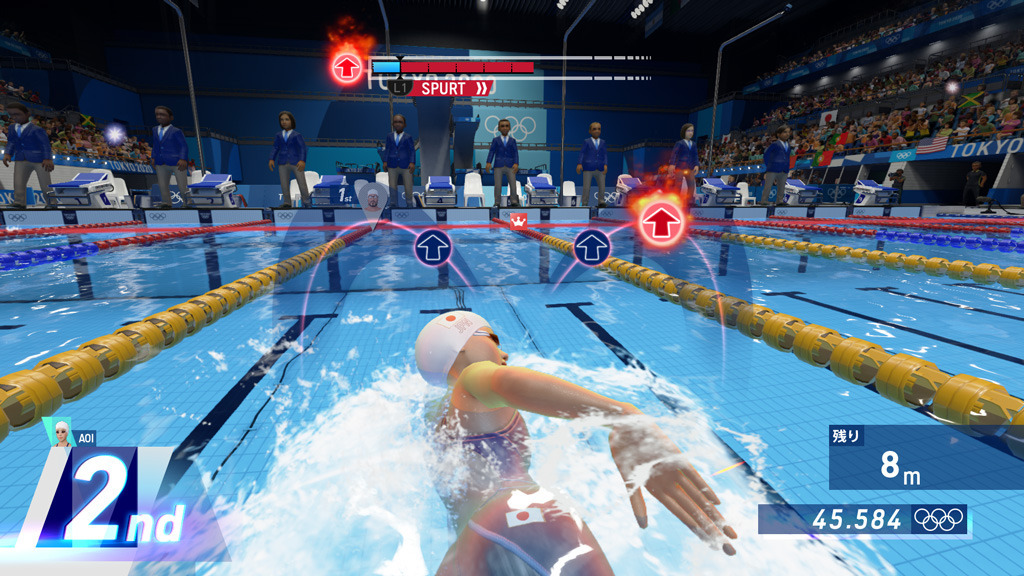Image resolution: width=1024 pixels, height=576 pixels.
Task: Activate the SPURT label under the gauge
Action: coord(451,88)
